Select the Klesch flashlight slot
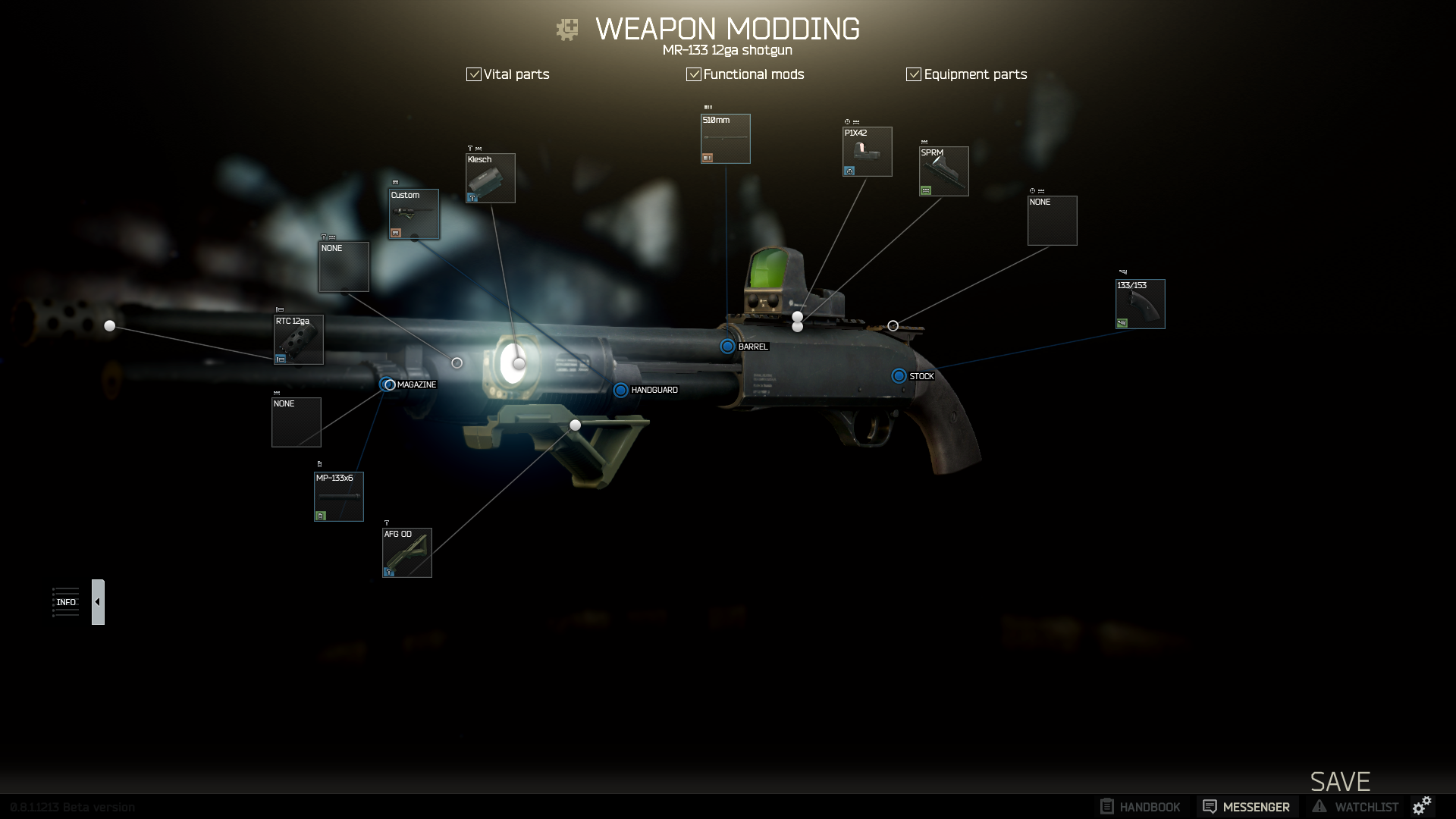This screenshot has width=1456, height=819. pyautogui.click(x=491, y=178)
